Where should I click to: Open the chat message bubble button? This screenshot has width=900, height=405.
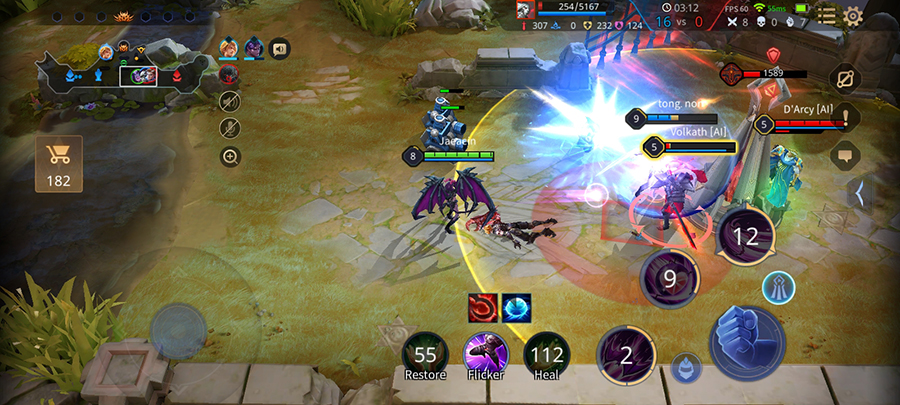pos(845,155)
